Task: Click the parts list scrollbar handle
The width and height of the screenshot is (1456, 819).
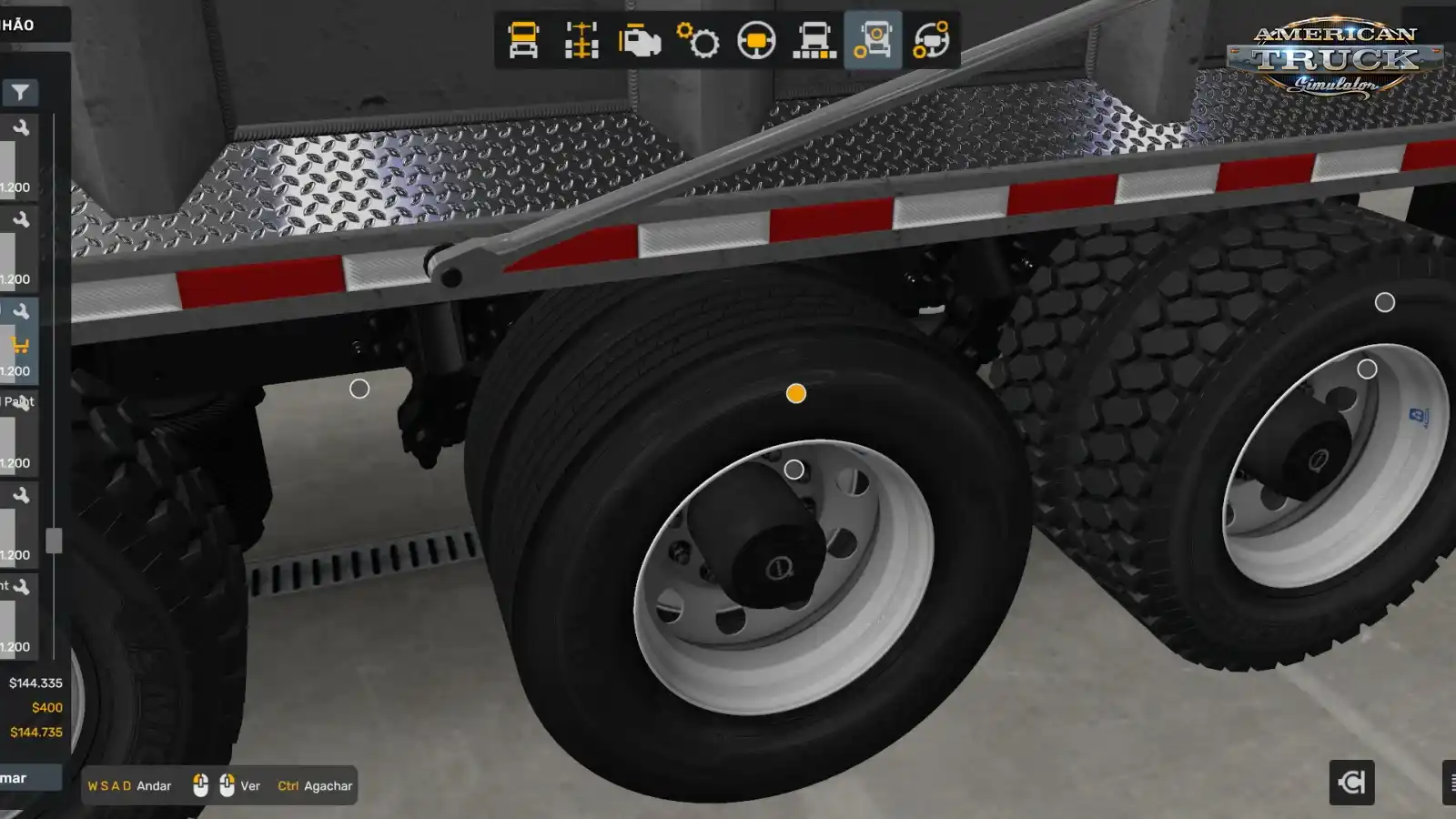Action: (x=54, y=541)
